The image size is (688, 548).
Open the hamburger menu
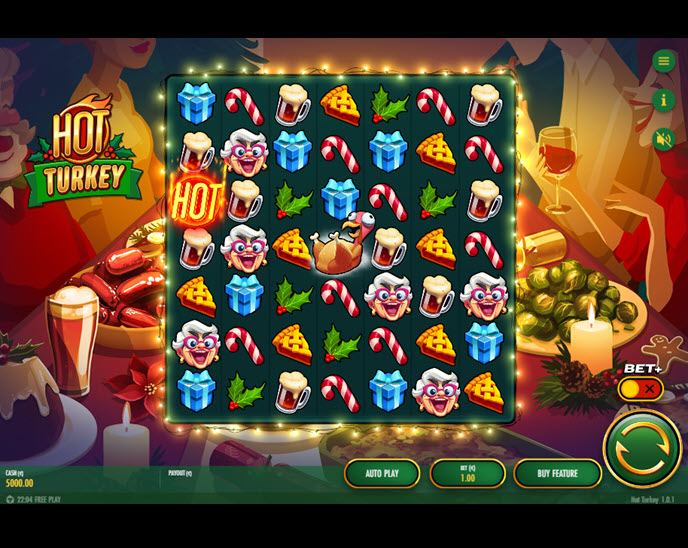(x=663, y=62)
